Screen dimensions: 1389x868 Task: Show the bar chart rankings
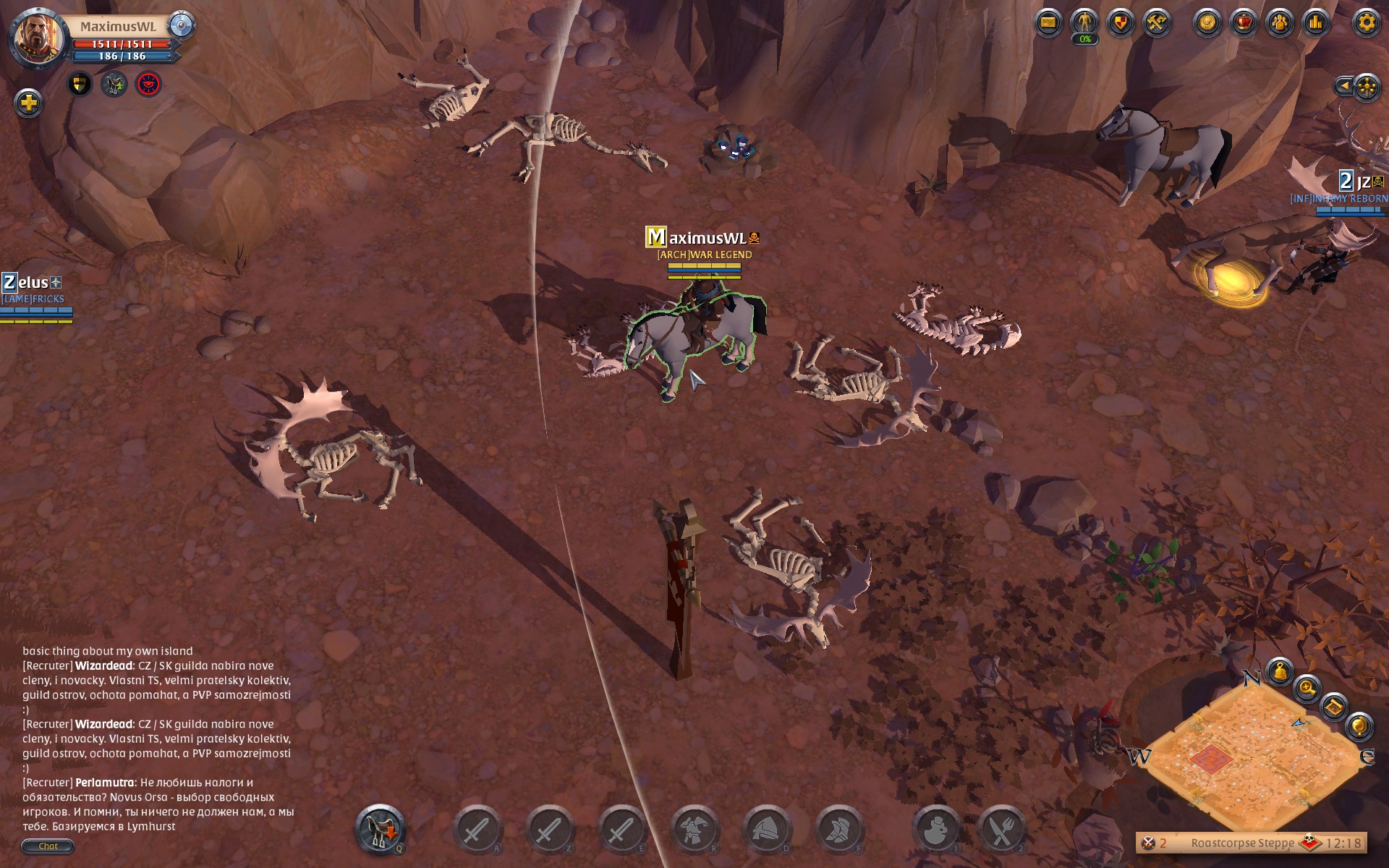point(1315,22)
